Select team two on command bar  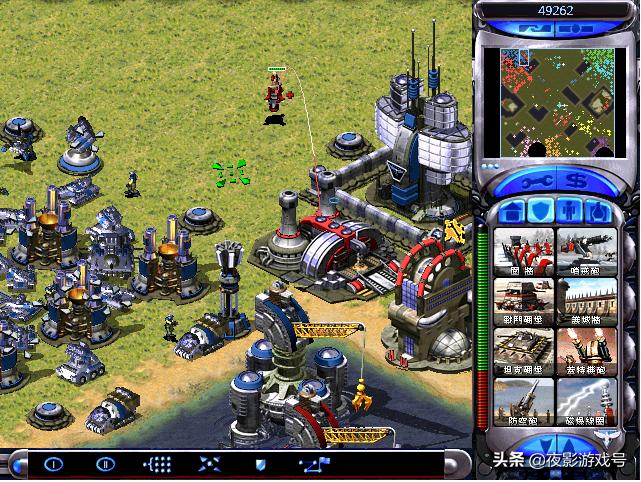click(105, 464)
